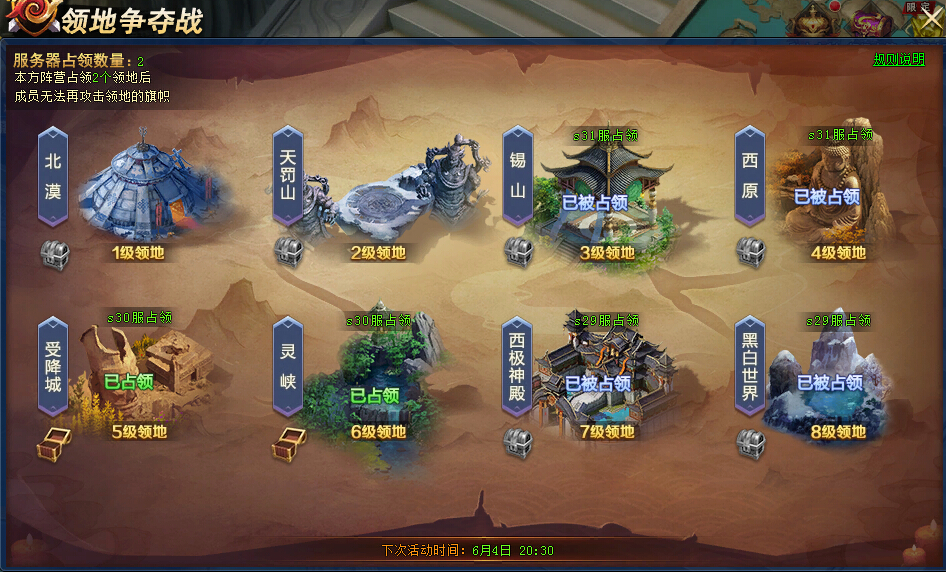View the silver chest under 黑白世界
Image resolution: width=946 pixels, height=572 pixels.
coord(750,443)
